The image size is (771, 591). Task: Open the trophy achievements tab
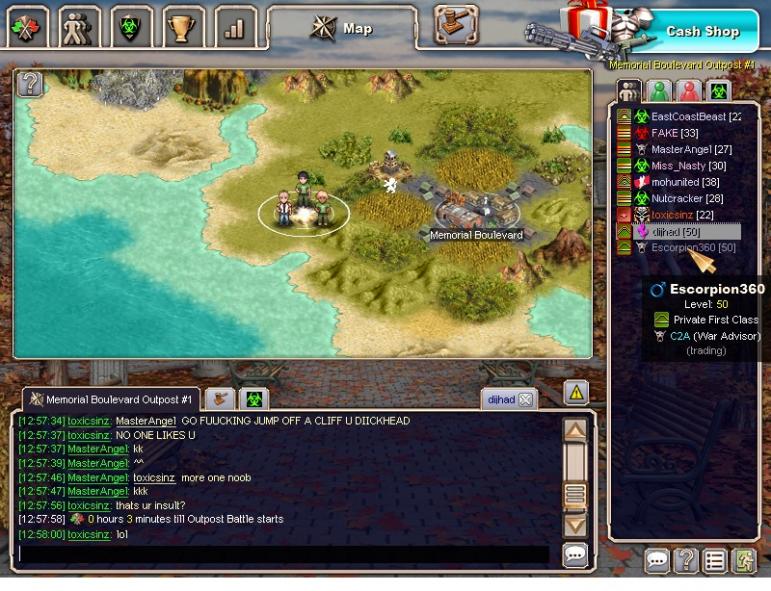(183, 28)
